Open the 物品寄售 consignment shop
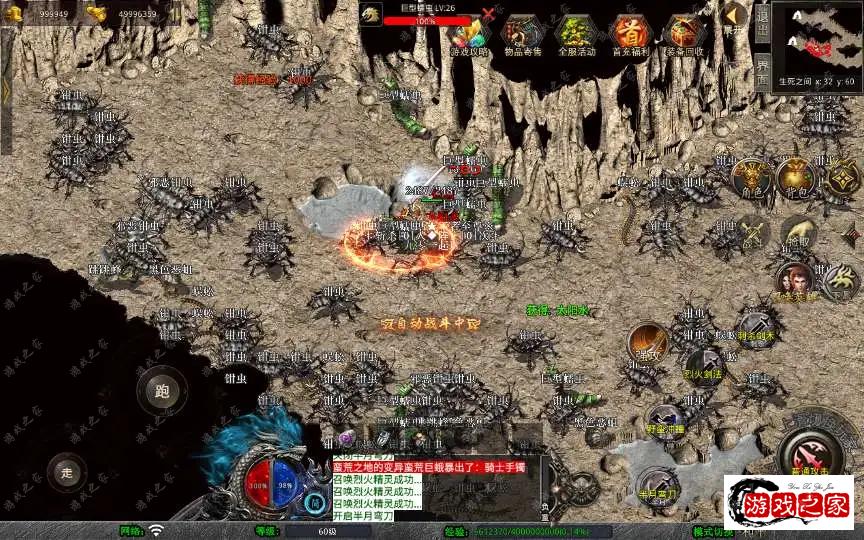This screenshot has height=540, width=864. pos(524,35)
